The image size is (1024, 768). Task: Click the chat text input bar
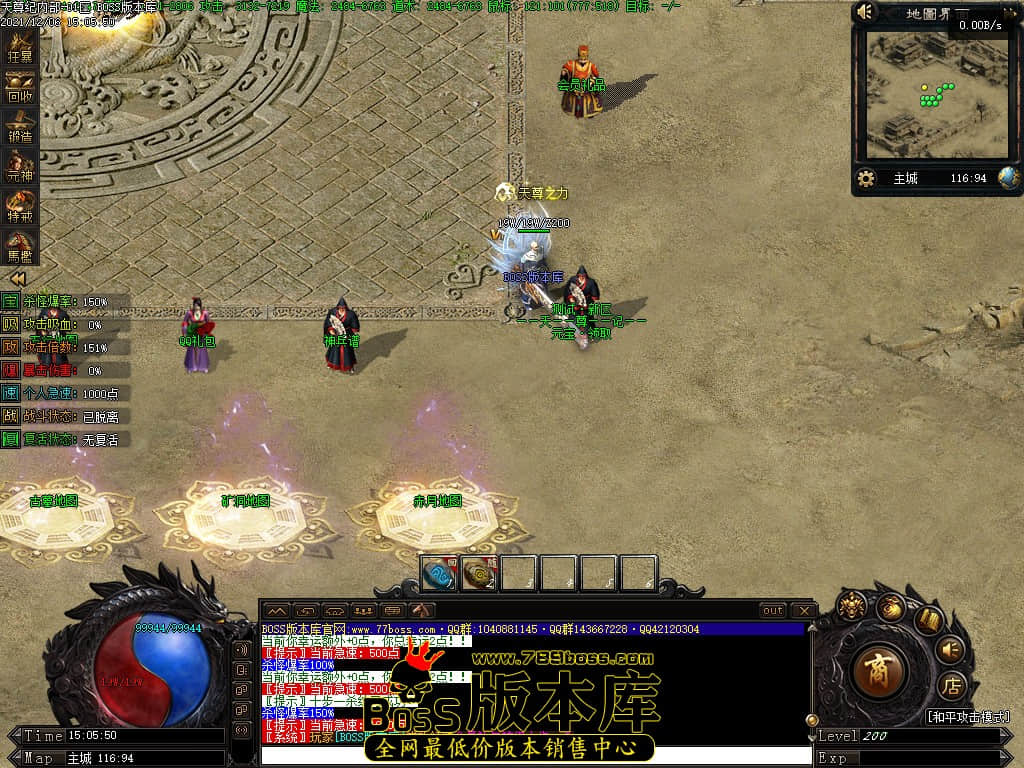click(535, 755)
